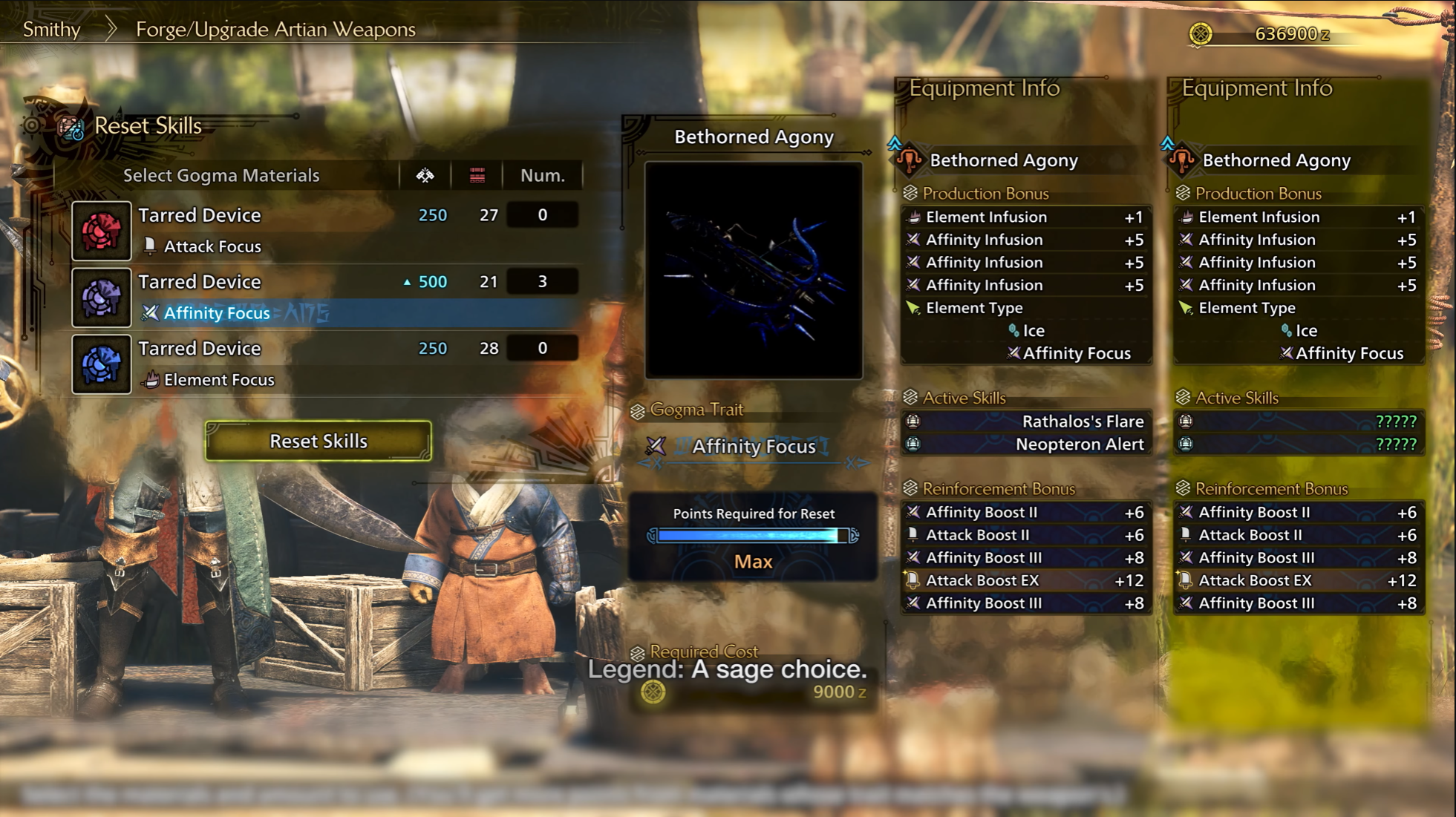Select the Attack Boost EX reinforcement entry
Viewport: 1456px width, 817px height.
pyautogui.click(x=1026, y=580)
